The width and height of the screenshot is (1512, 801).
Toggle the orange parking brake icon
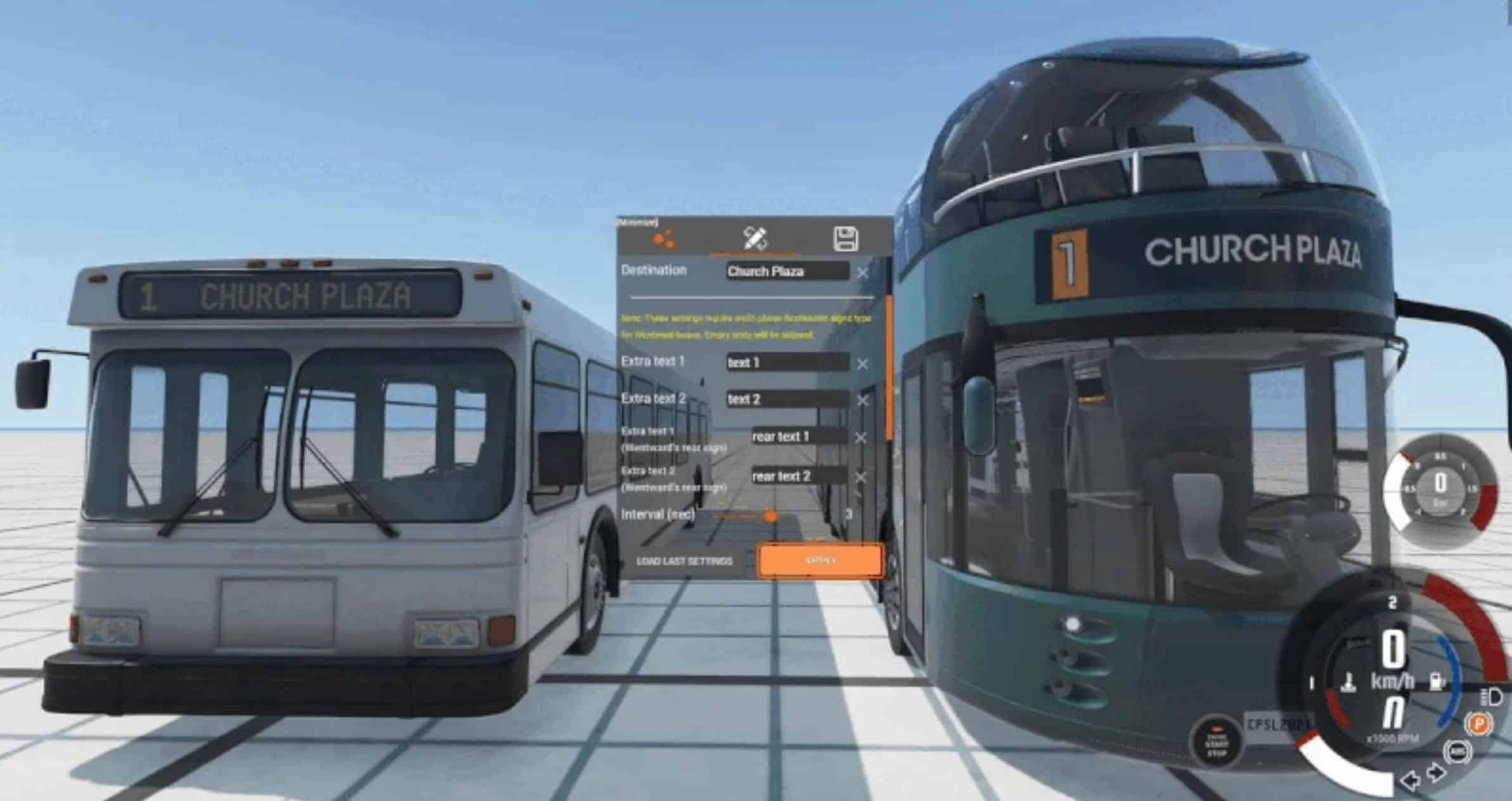point(1478,724)
